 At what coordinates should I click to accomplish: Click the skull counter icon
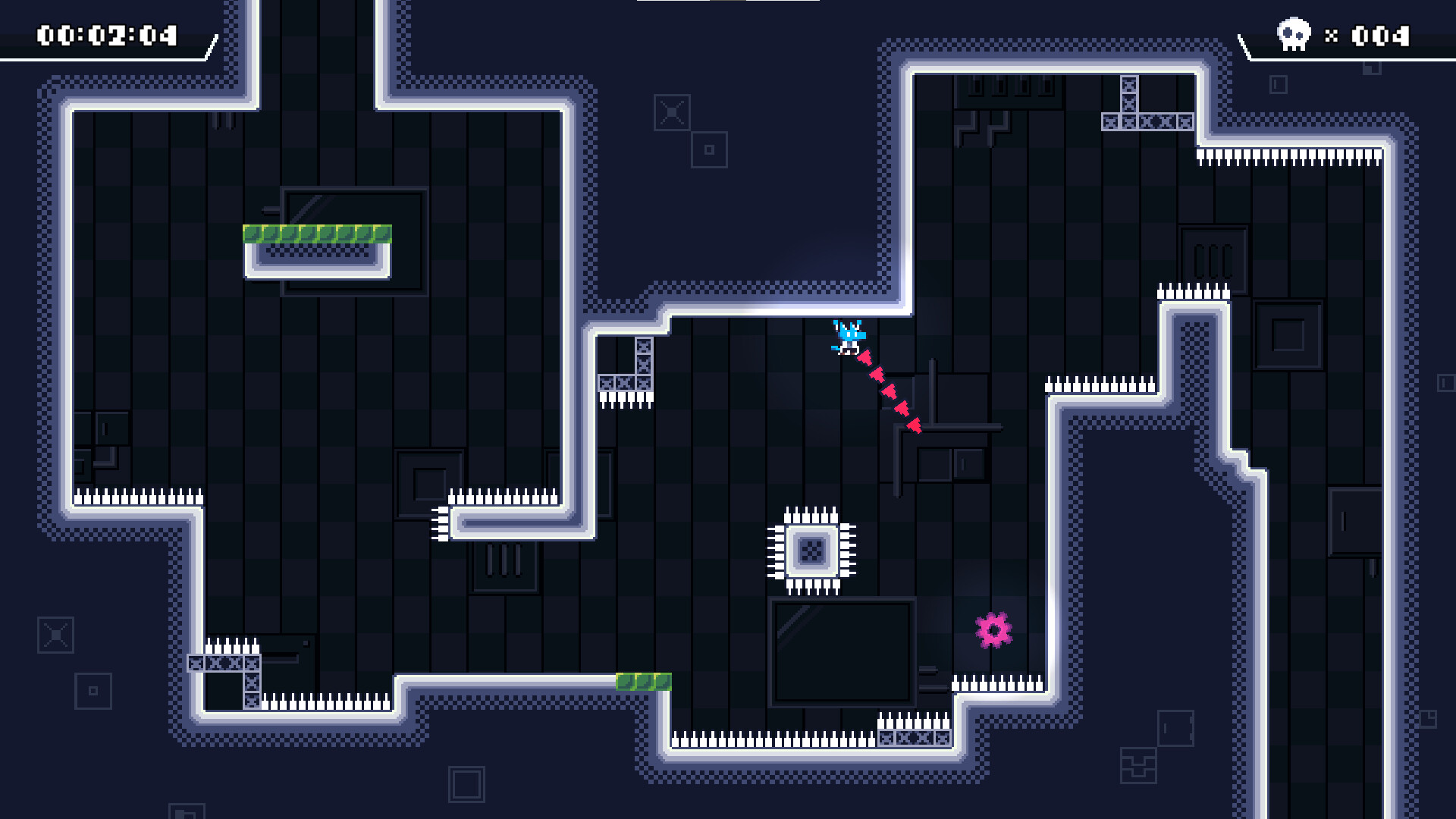click(x=1293, y=33)
